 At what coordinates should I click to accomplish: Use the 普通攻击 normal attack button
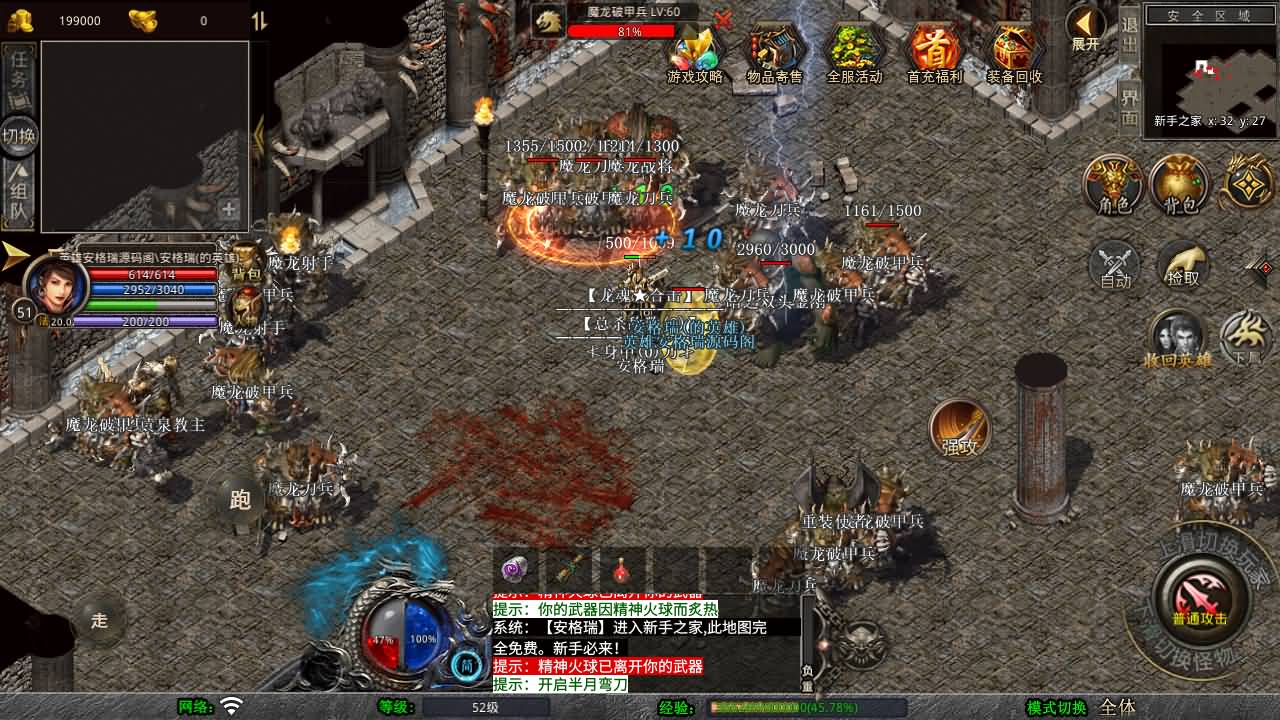tap(1200, 598)
